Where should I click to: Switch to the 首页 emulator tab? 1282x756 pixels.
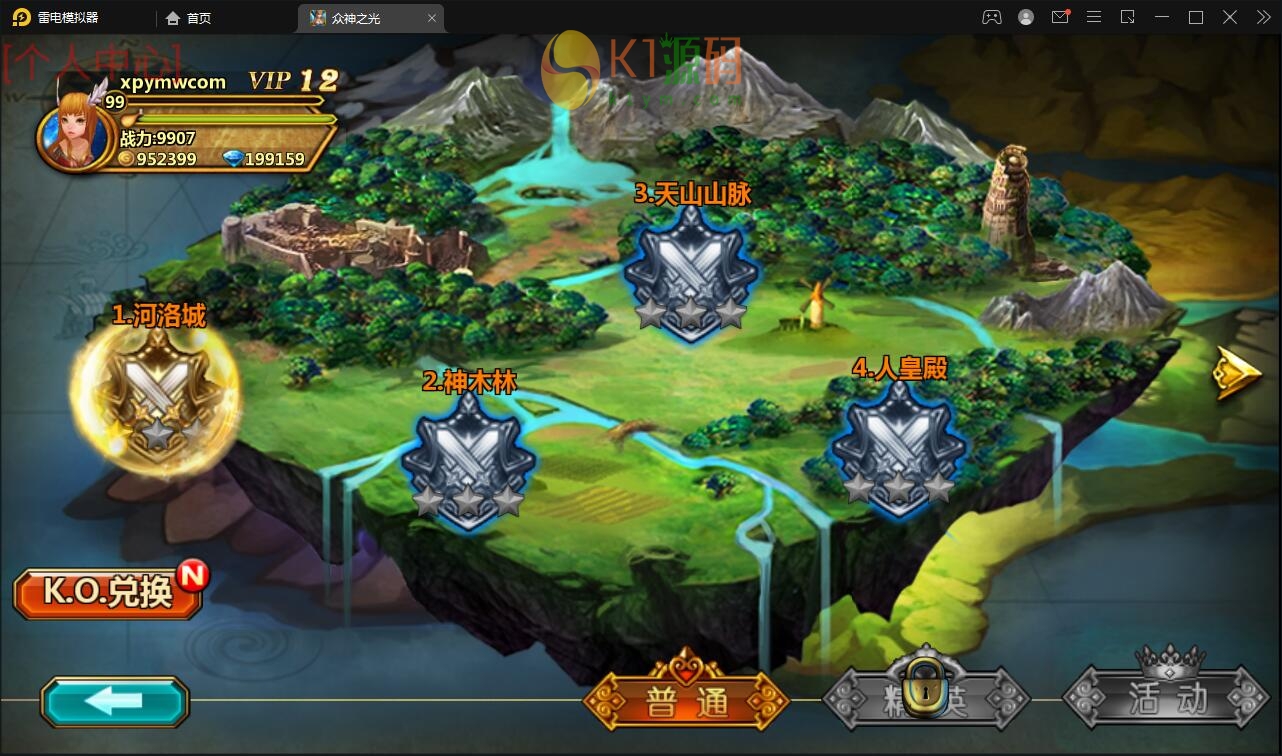click(x=190, y=18)
